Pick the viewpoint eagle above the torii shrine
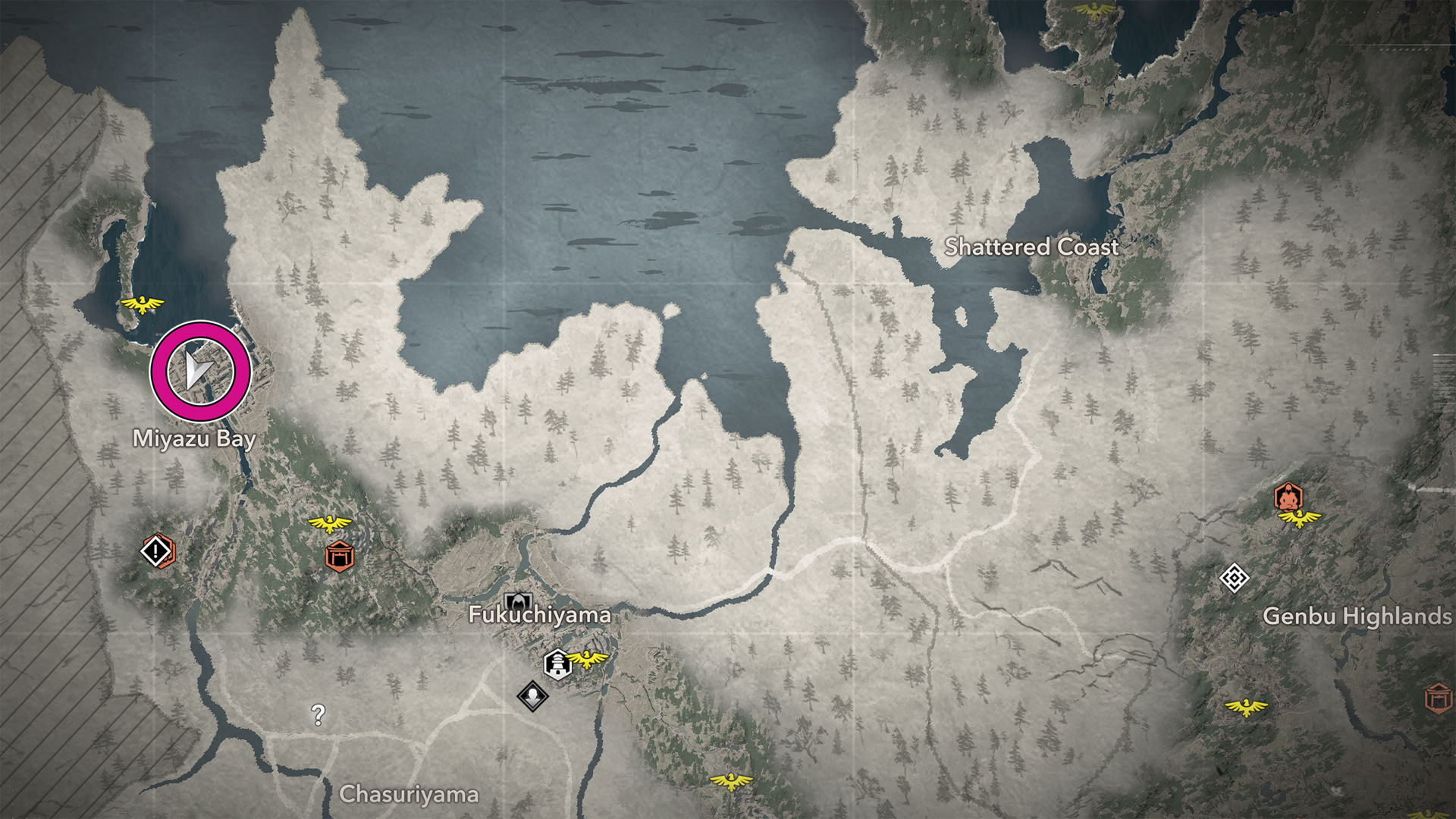The image size is (1456, 819). [x=330, y=523]
